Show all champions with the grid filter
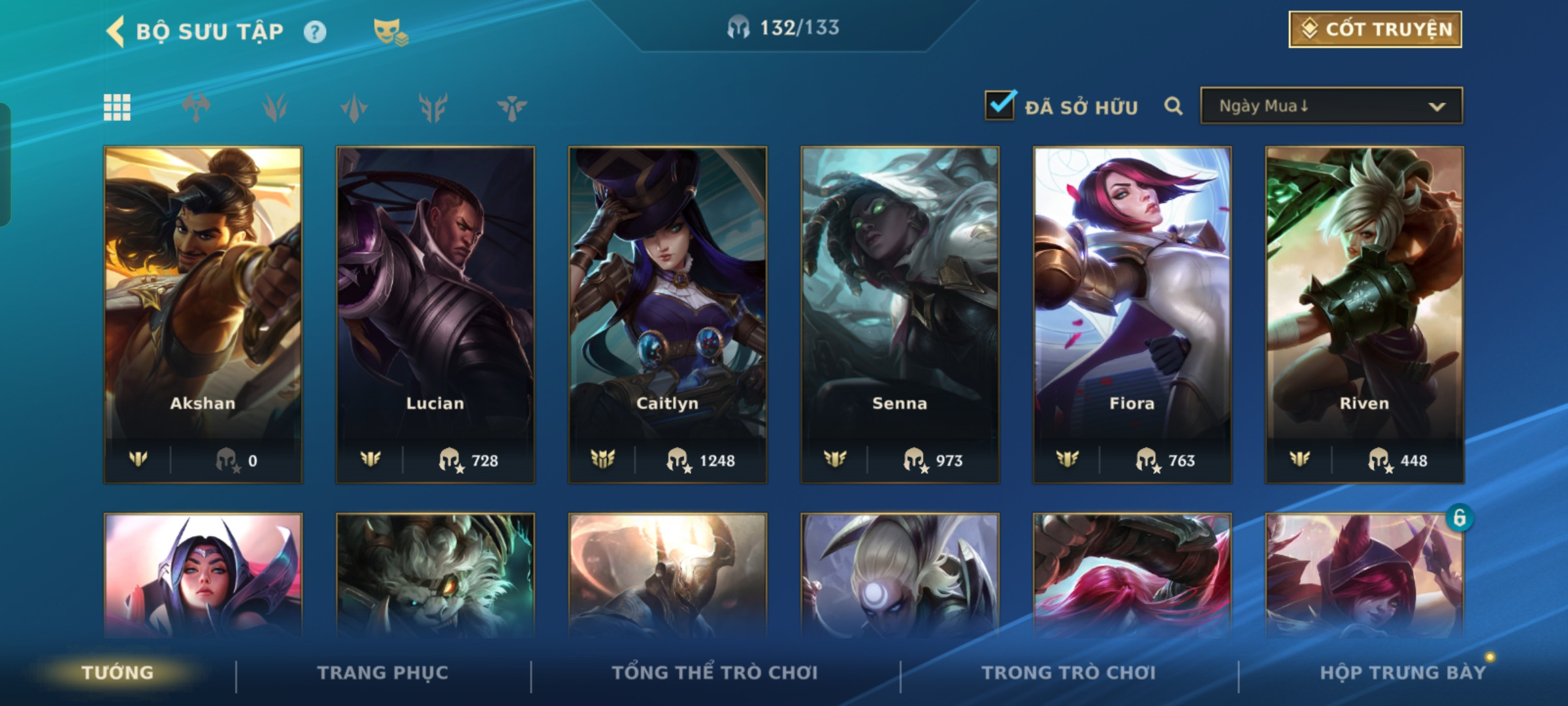Screen dimensions: 1568x706 [118, 107]
